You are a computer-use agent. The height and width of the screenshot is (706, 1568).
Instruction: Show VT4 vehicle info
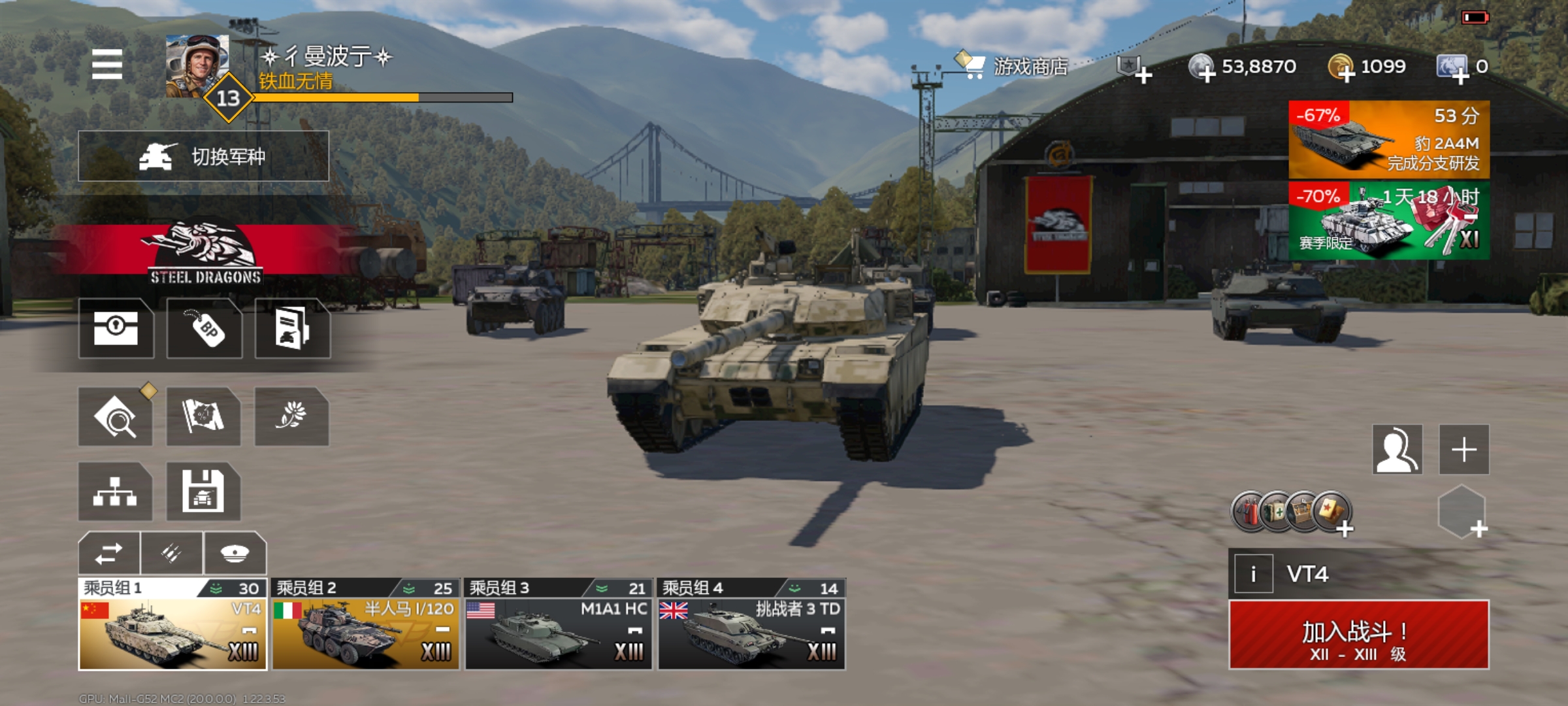[x=1253, y=574]
